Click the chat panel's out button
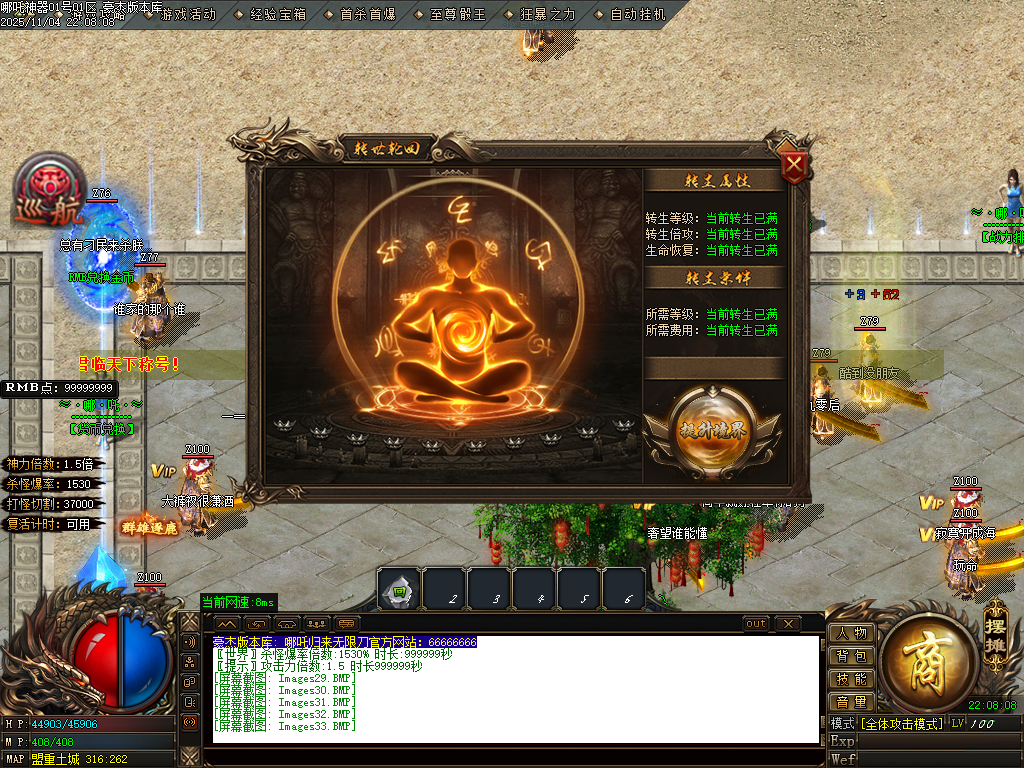 click(x=757, y=624)
